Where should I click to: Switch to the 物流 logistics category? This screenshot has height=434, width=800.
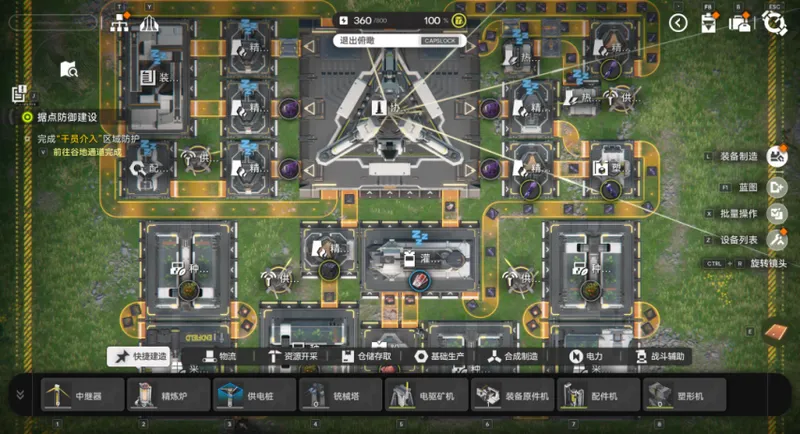(x=222, y=356)
